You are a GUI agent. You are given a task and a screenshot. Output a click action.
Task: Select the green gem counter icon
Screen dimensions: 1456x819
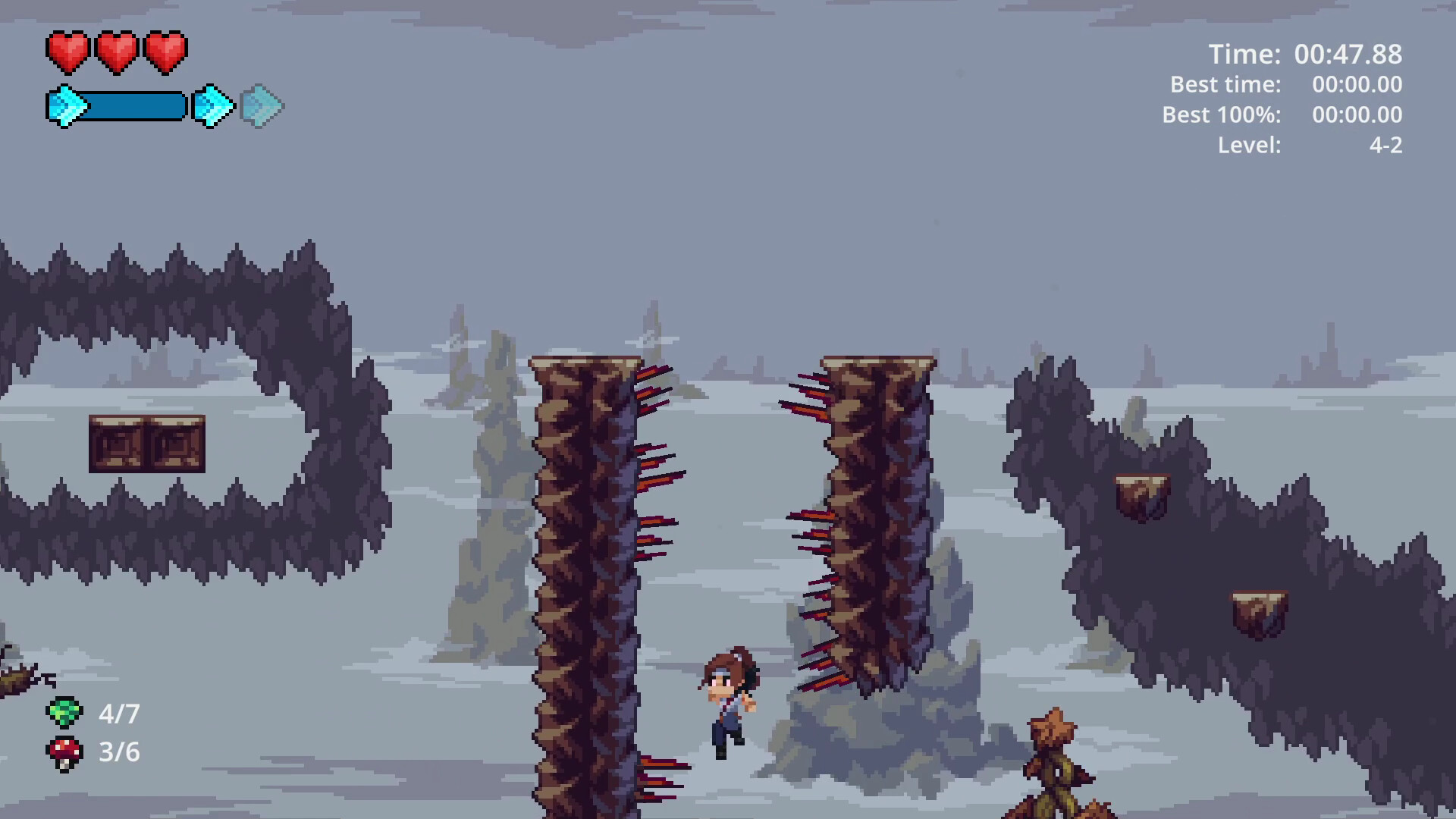pyautogui.click(x=64, y=713)
